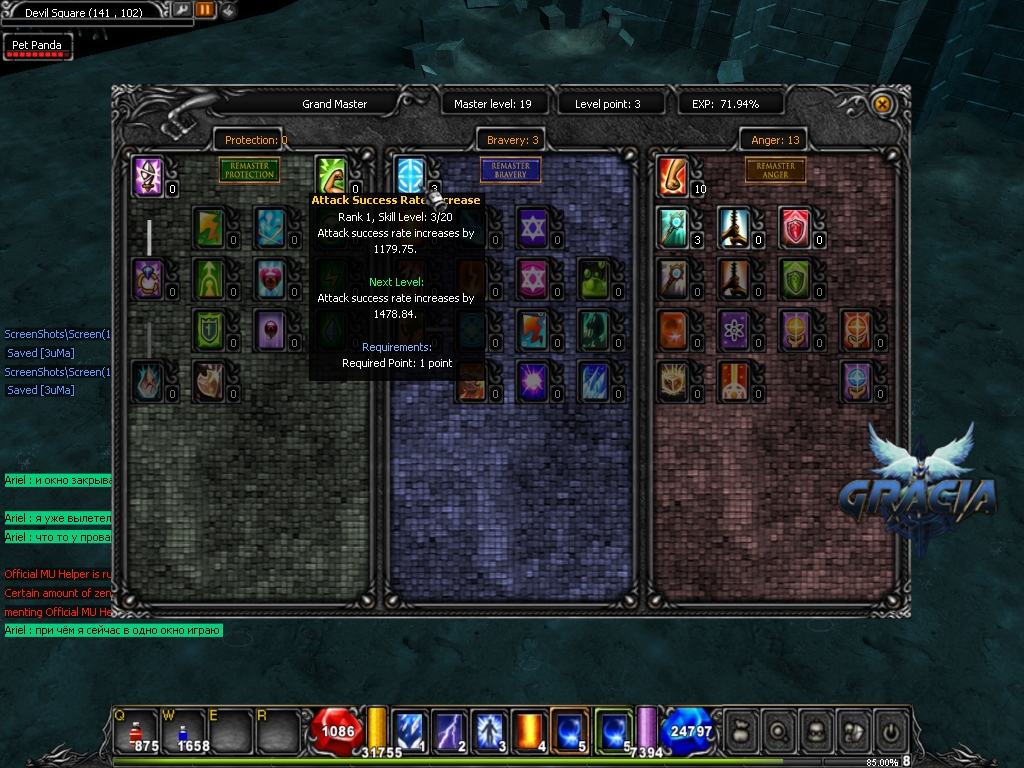This screenshot has height=768, width=1024.
Task: Activate the fire pillar skill in slot 4
Action: point(529,731)
